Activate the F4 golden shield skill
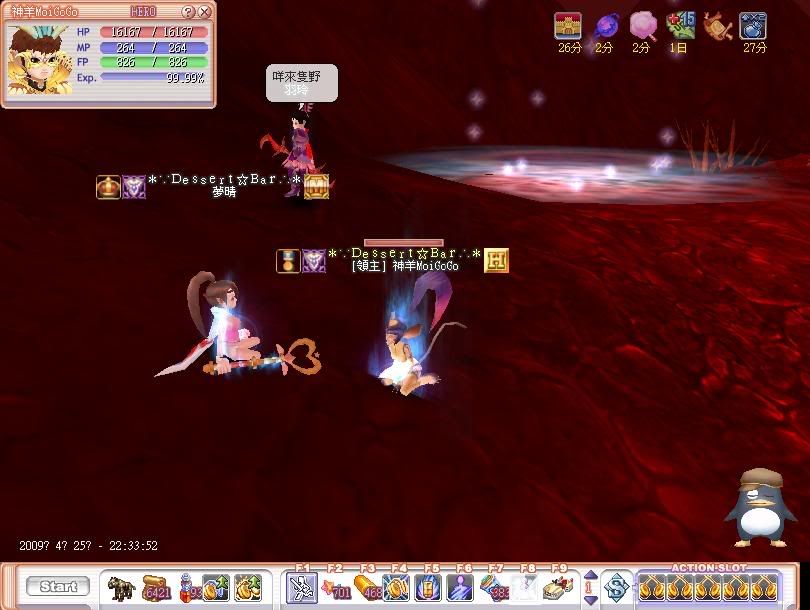The height and width of the screenshot is (610, 810). (x=398, y=588)
